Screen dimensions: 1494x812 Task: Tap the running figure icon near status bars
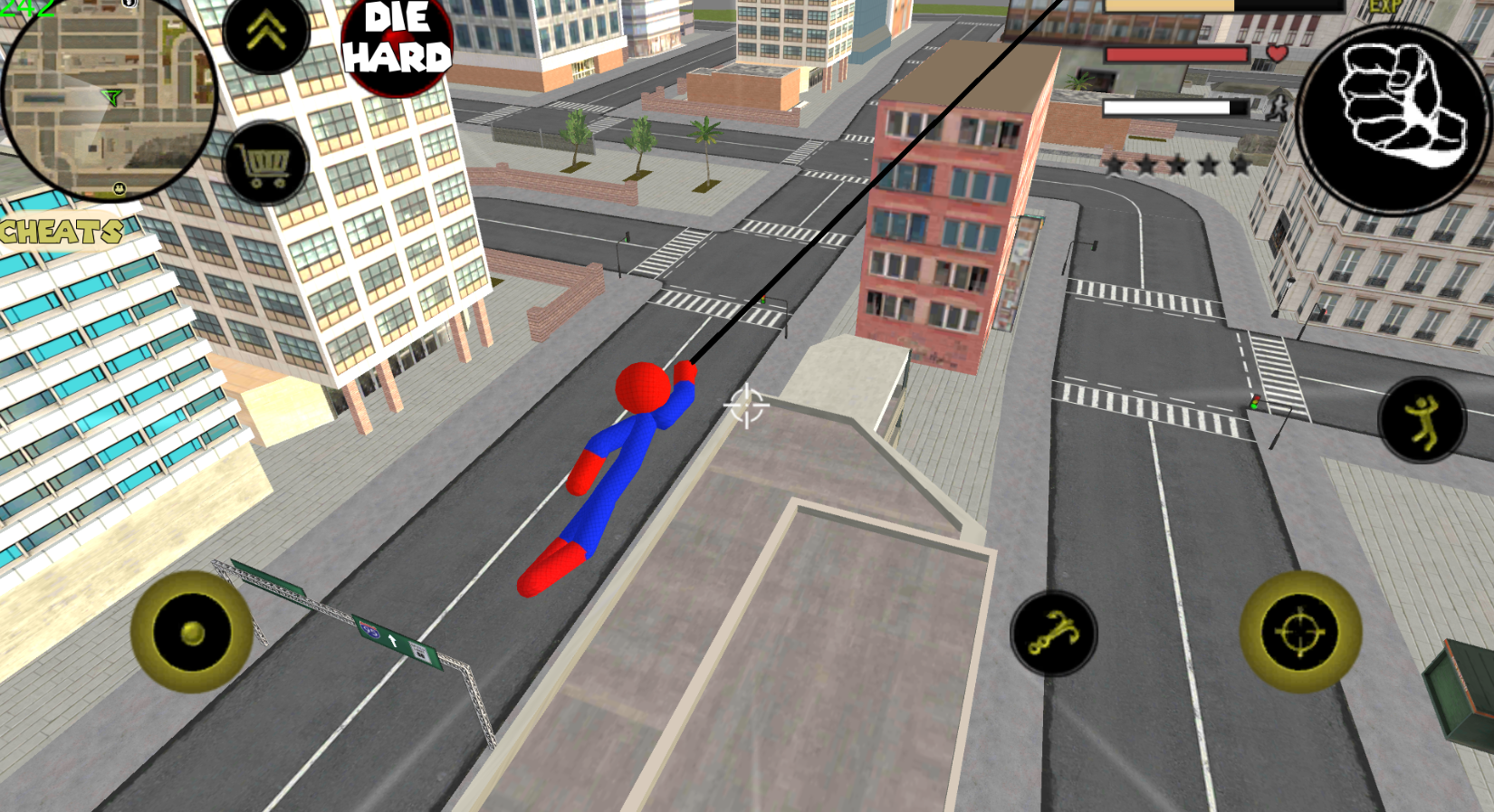(1277, 107)
